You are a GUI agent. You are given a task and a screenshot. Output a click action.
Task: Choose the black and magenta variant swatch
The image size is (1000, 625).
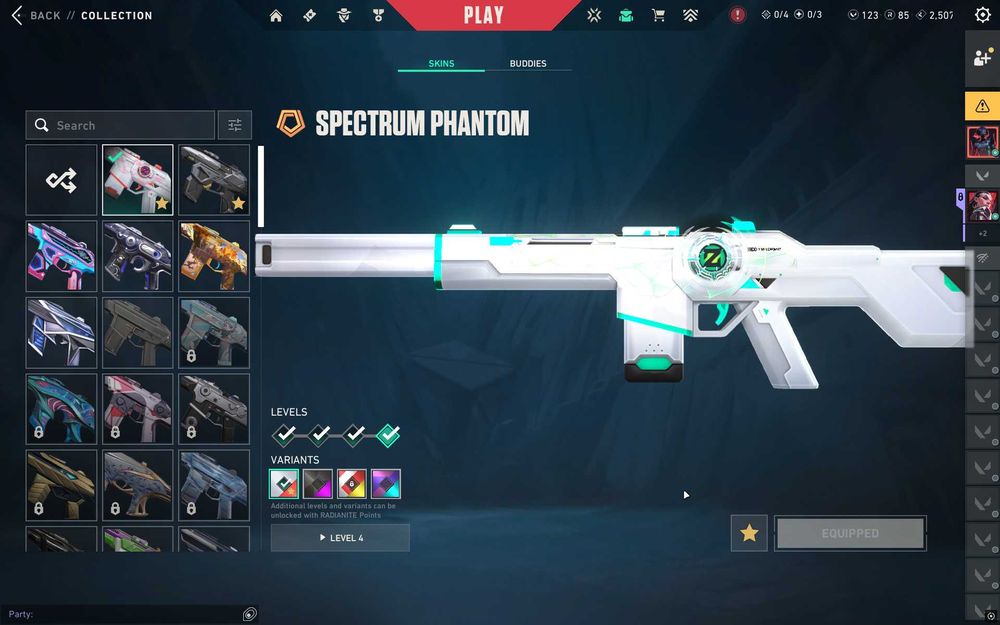click(318, 484)
